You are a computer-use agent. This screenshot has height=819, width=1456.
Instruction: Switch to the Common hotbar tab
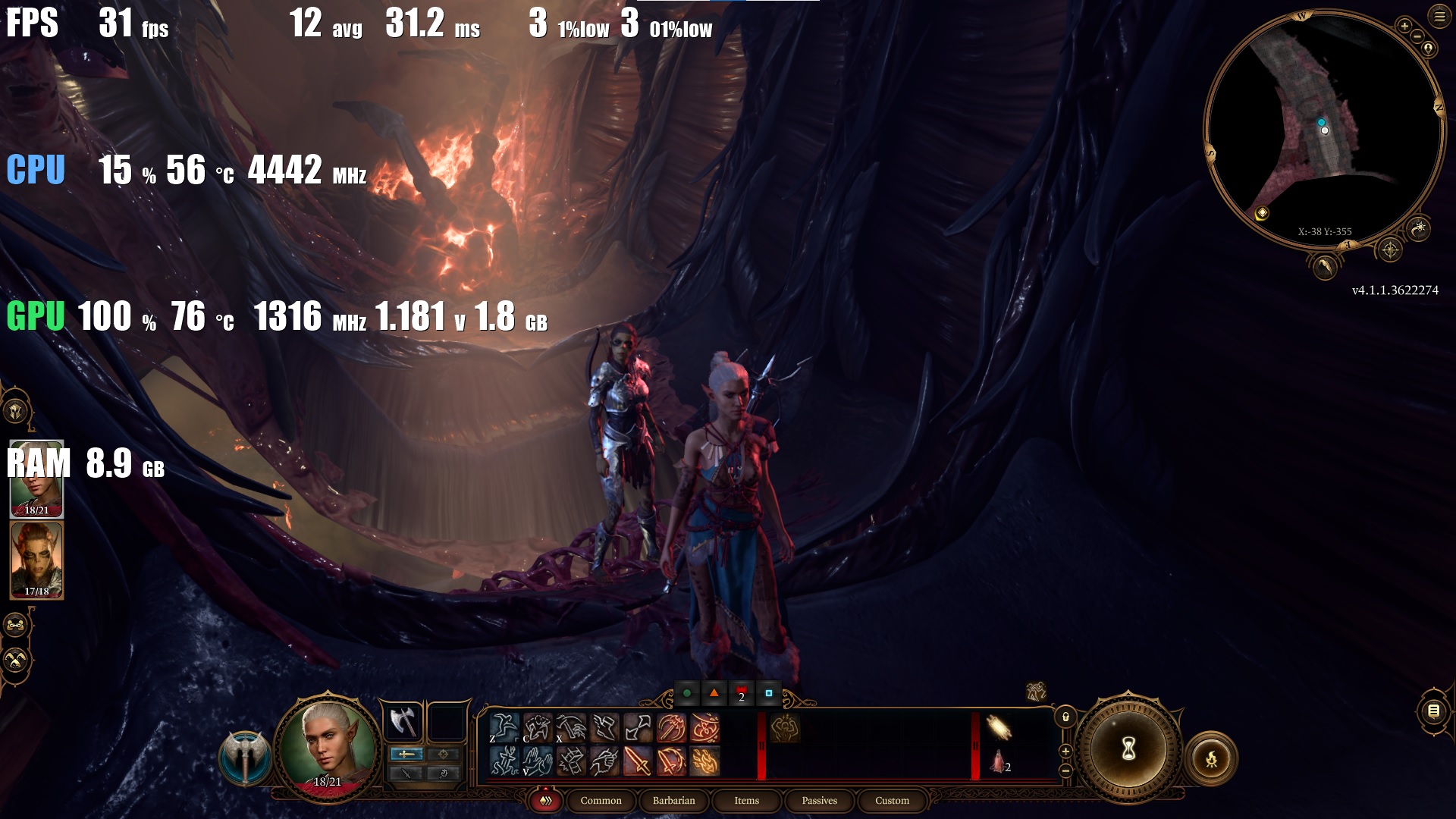click(601, 801)
